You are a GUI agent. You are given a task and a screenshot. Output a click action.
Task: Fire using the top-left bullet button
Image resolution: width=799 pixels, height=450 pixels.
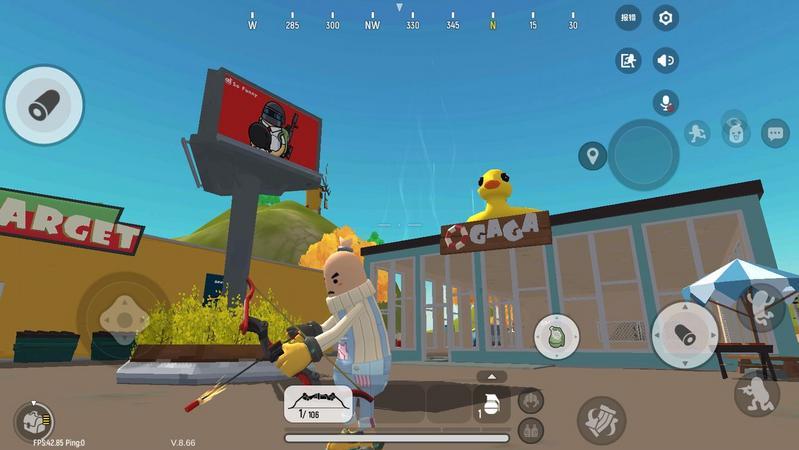[x=43, y=105]
